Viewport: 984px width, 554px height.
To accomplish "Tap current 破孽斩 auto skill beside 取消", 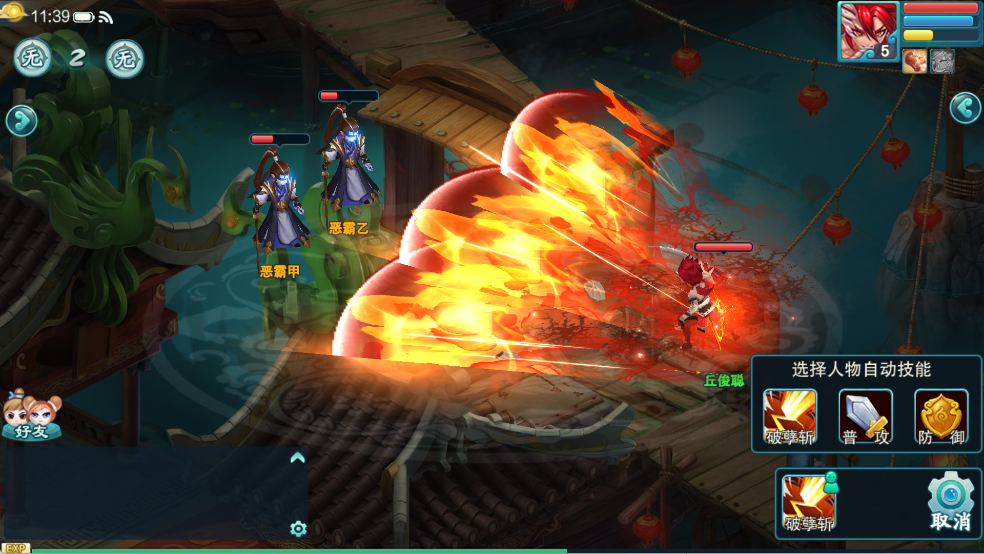I will coord(808,502).
